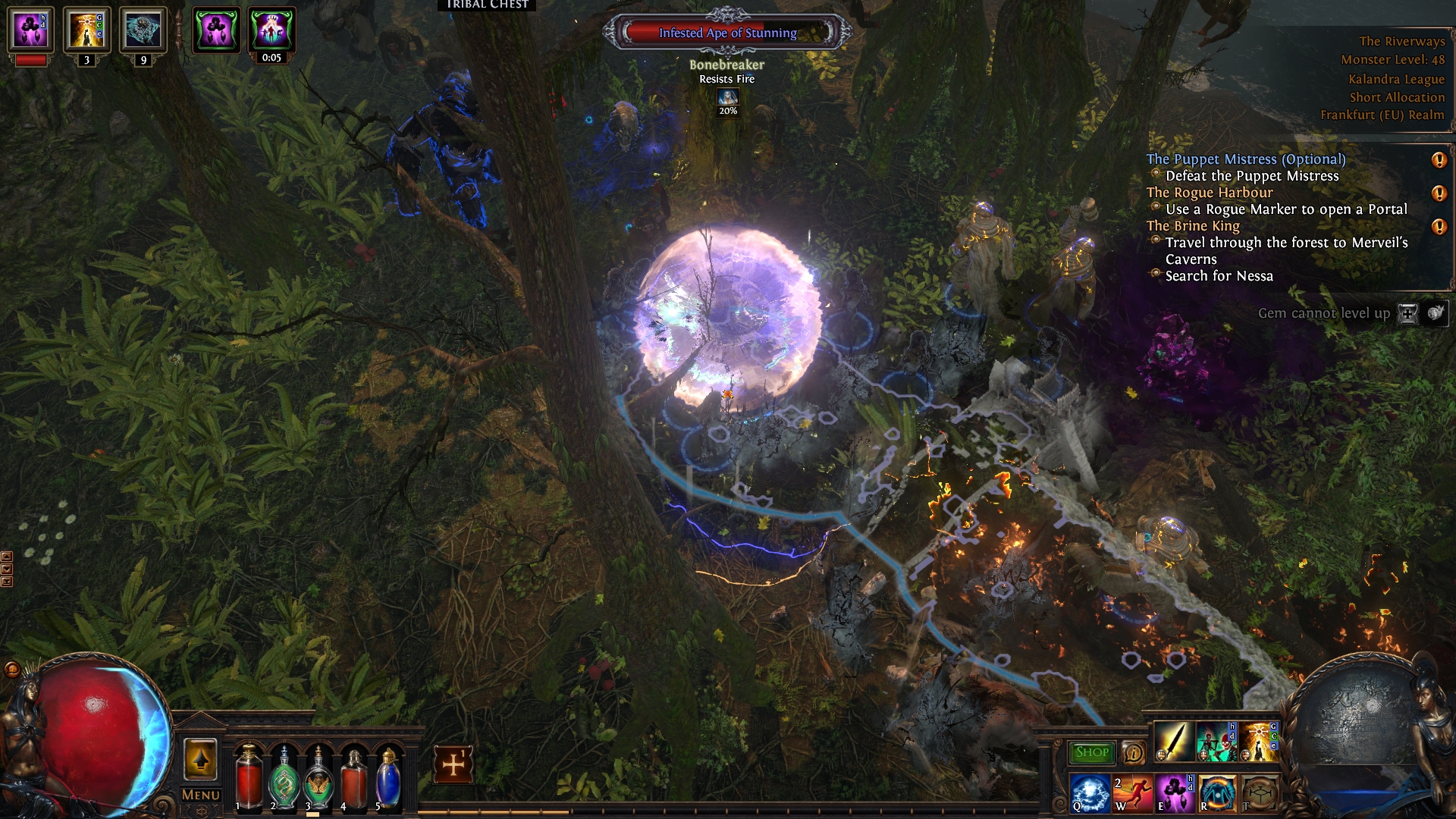Use the blue mana flask in slot 5

(x=388, y=780)
